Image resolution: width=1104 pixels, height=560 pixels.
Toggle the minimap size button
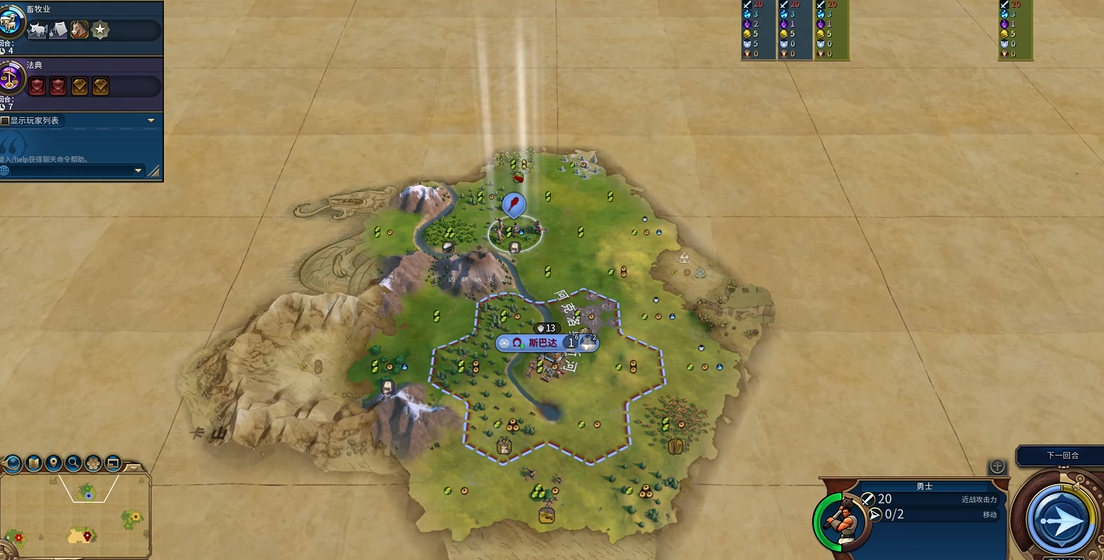(113, 463)
